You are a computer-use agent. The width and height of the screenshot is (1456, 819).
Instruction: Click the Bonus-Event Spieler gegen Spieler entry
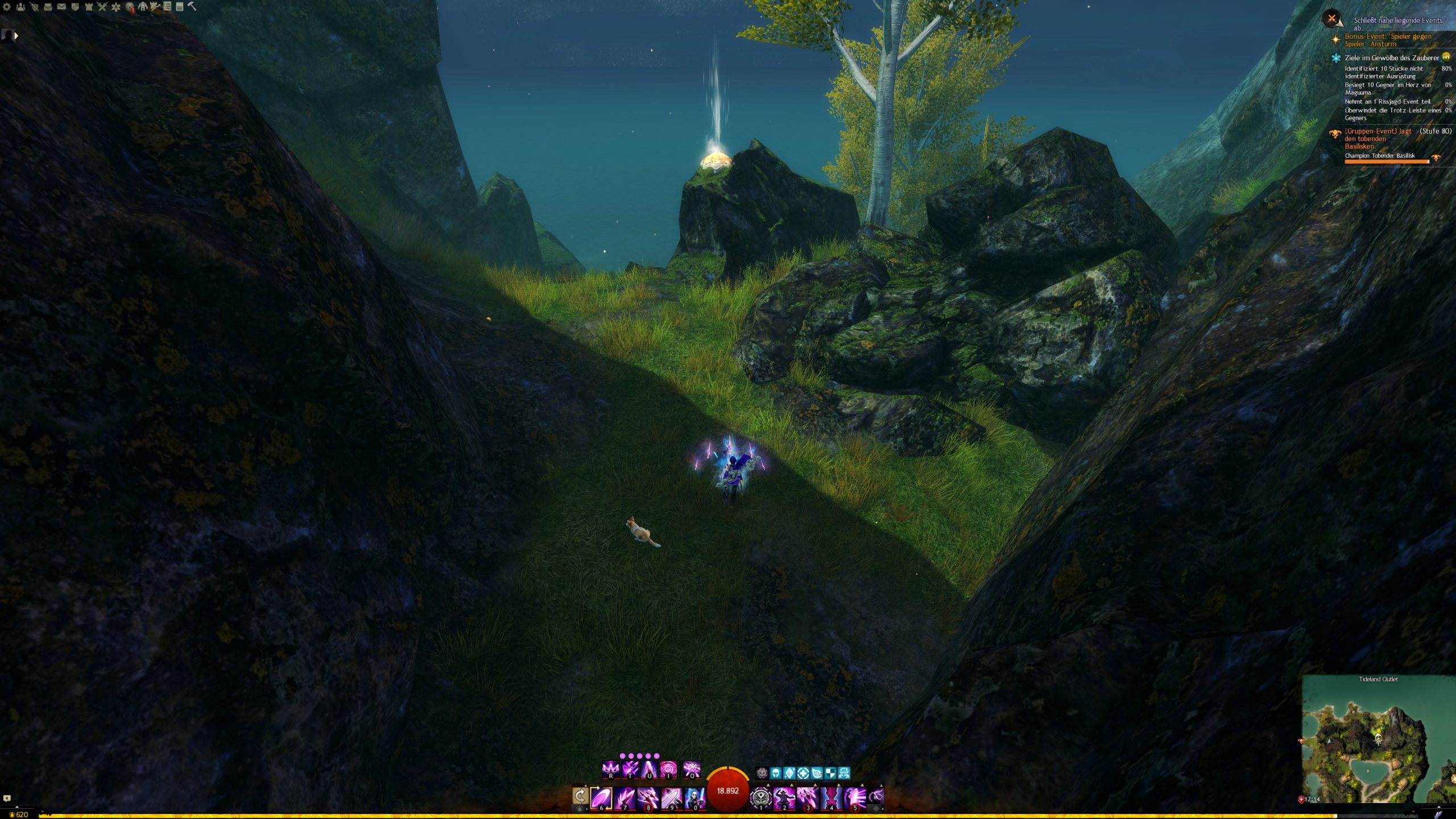(1387, 40)
